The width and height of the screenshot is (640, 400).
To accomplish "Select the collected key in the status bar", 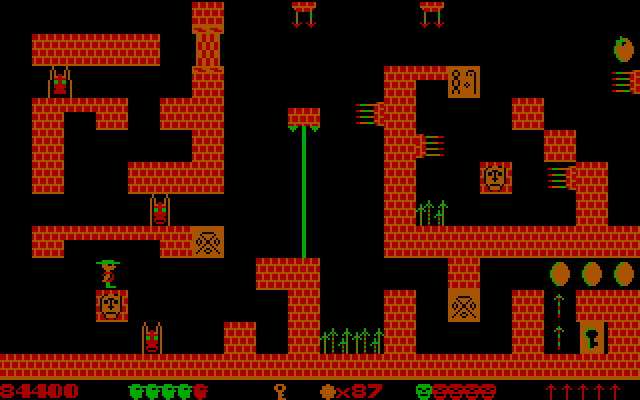I will point(280,391).
